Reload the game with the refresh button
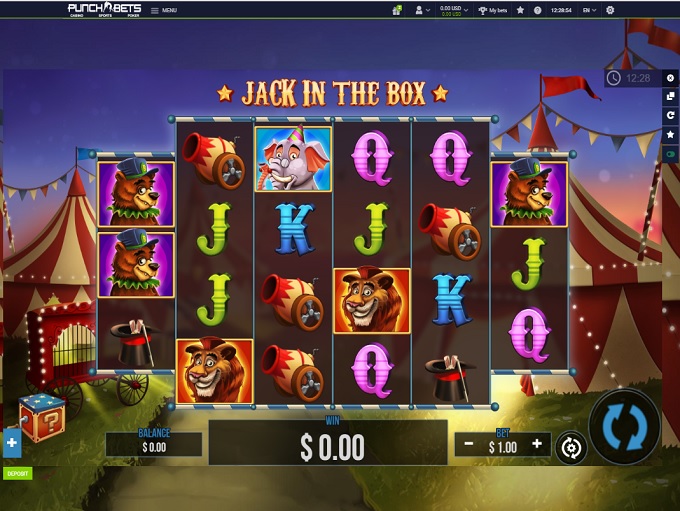680x511 pixels. 670,116
